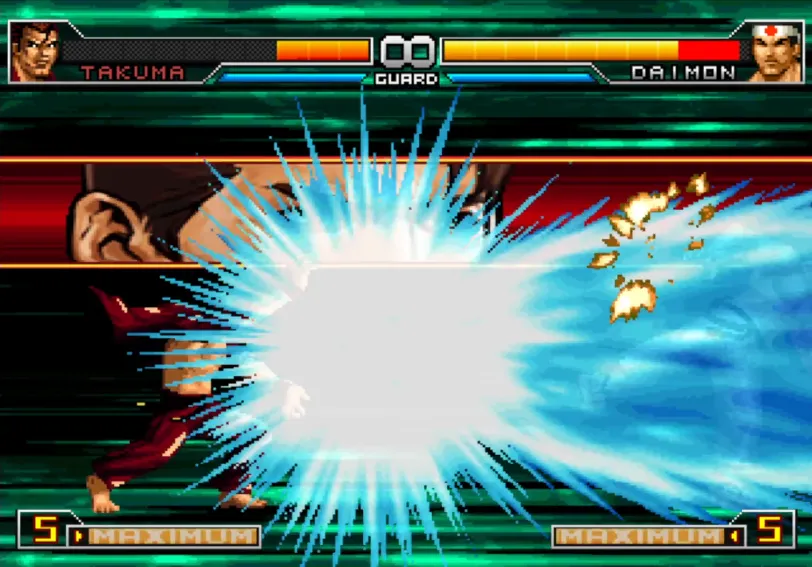This screenshot has height=567, width=812.
Task: Click Takuma's character portrait
Action: click(x=35, y=51)
